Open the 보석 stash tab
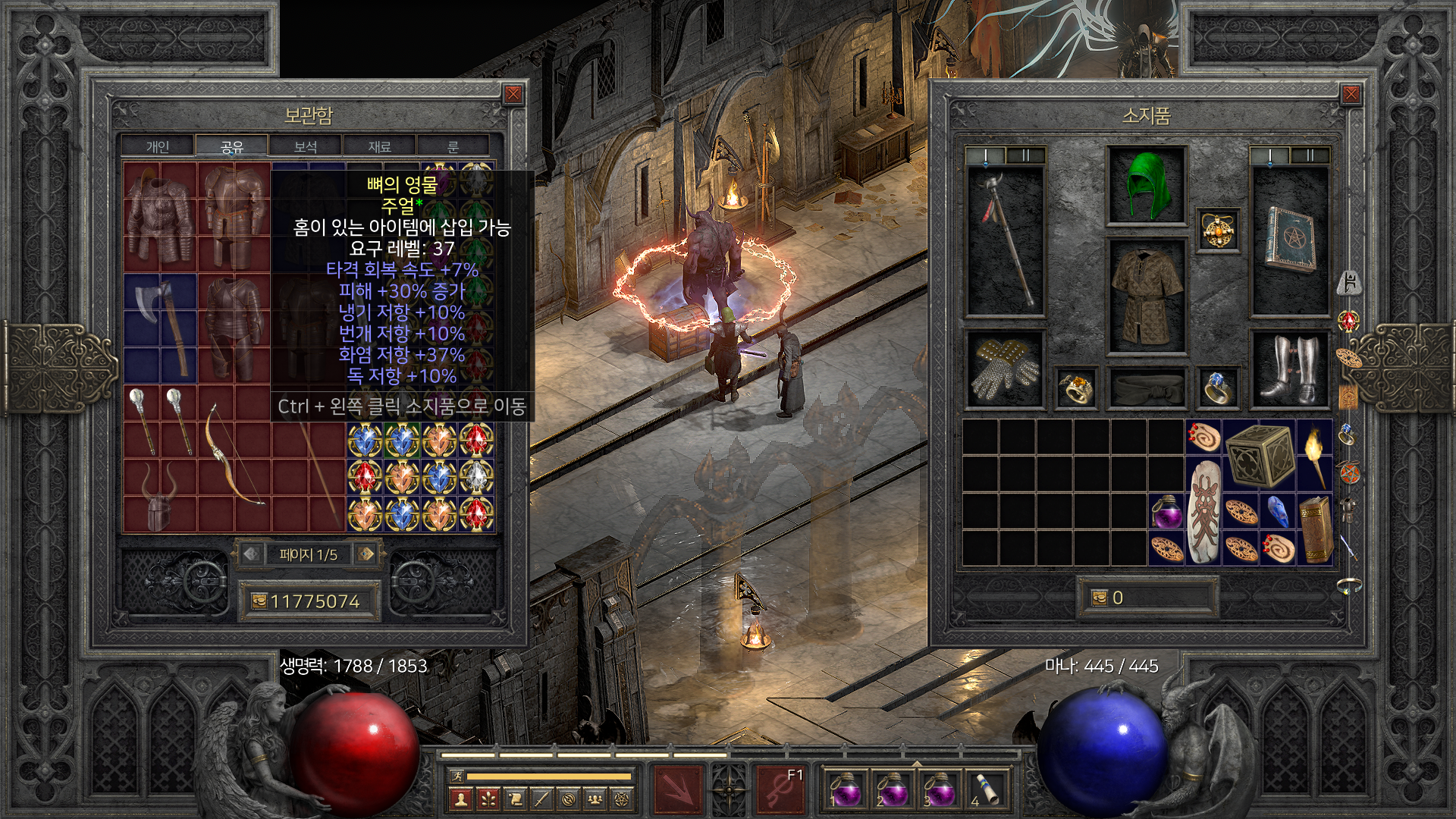Screen dimensions: 1456x819 click(x=305, y=146)
